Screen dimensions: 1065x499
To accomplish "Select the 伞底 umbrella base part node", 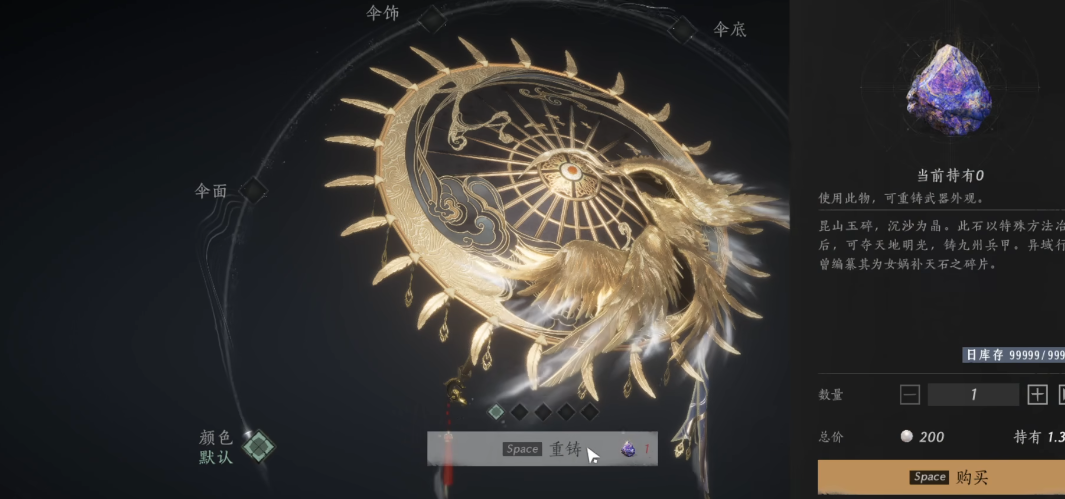I will click(x=682, y=29).
